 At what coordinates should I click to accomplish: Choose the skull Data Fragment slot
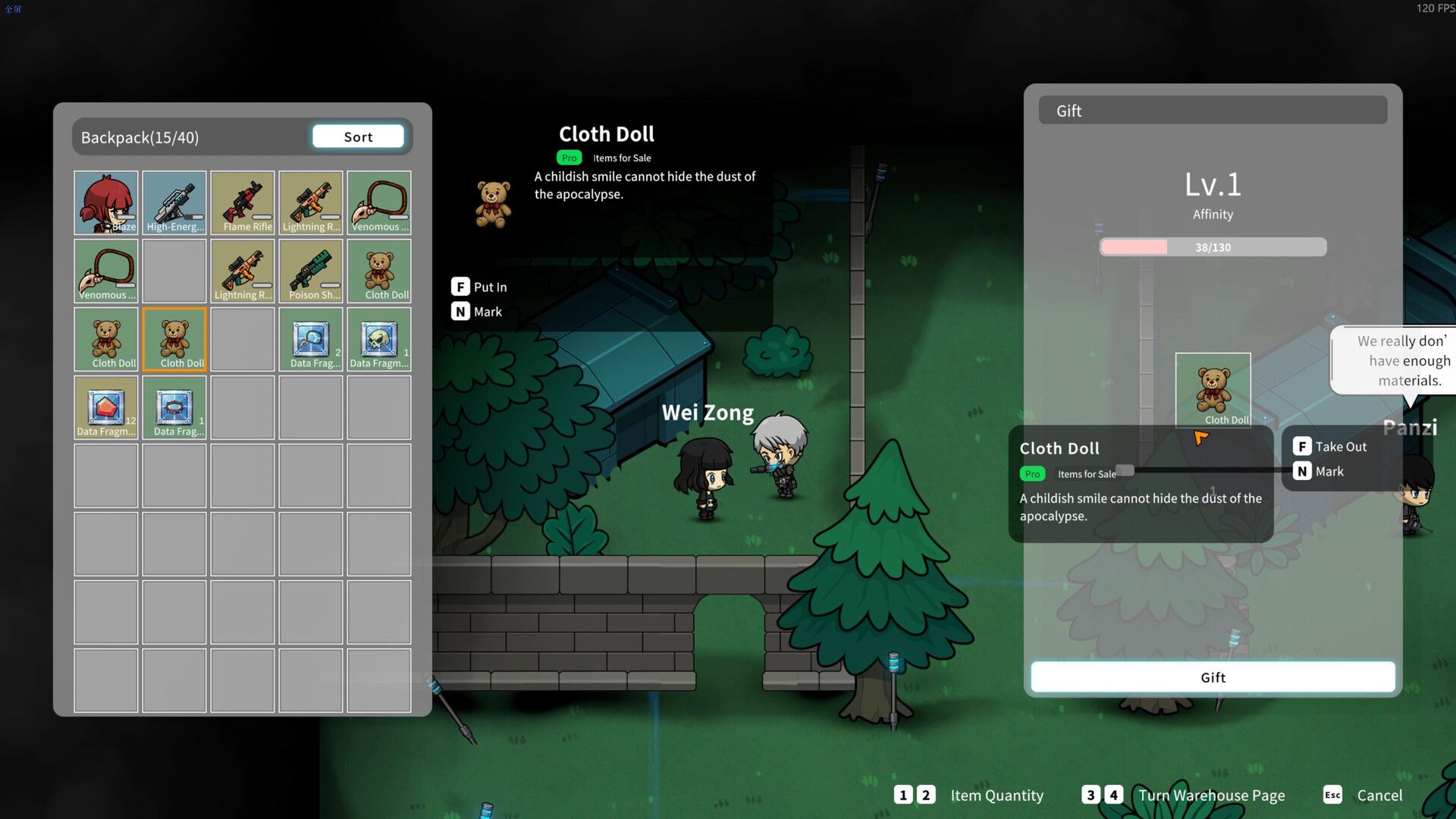tap(379, 339)
